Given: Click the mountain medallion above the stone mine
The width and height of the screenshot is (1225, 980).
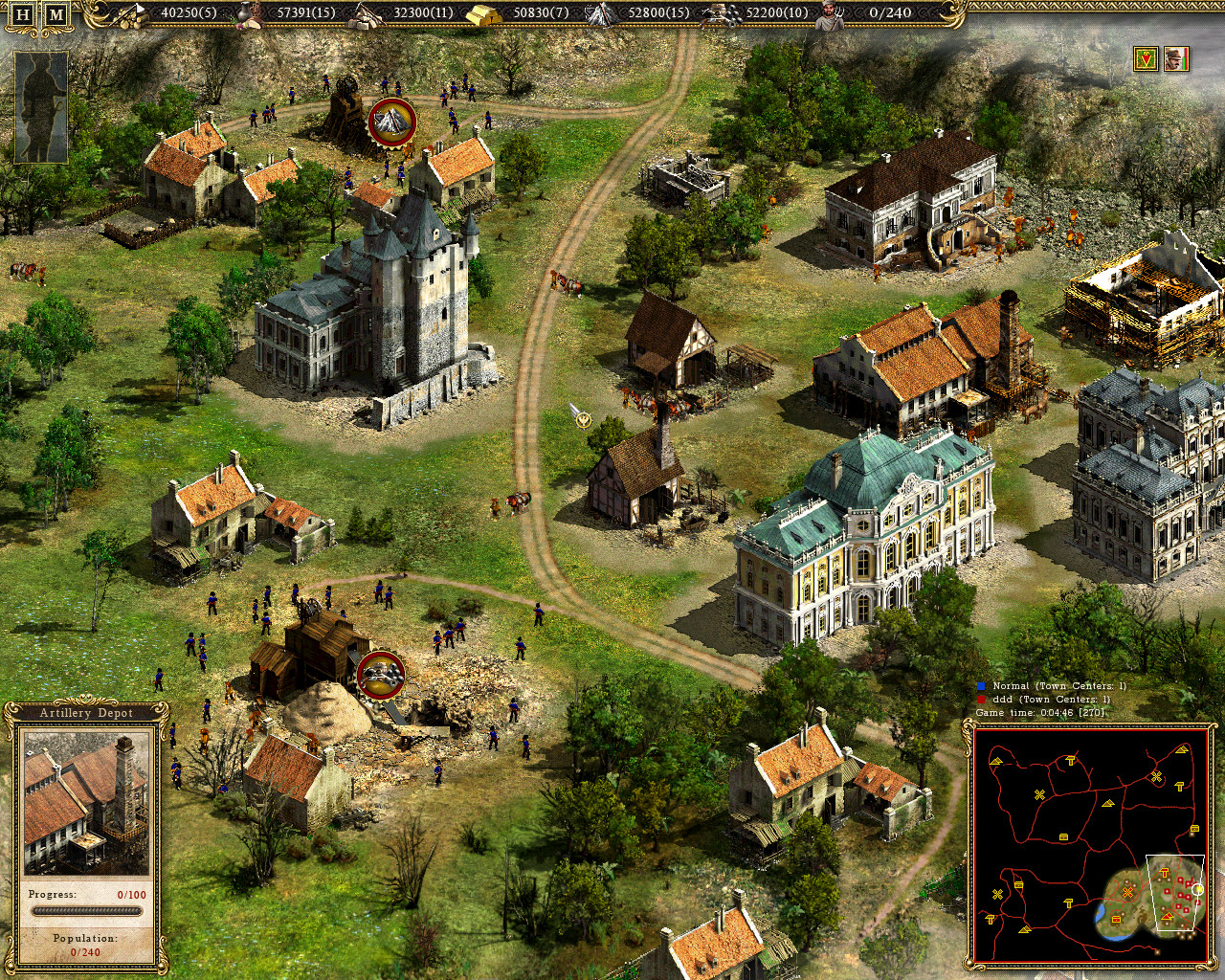Looking at the screenshot, I should click(391, 122).
